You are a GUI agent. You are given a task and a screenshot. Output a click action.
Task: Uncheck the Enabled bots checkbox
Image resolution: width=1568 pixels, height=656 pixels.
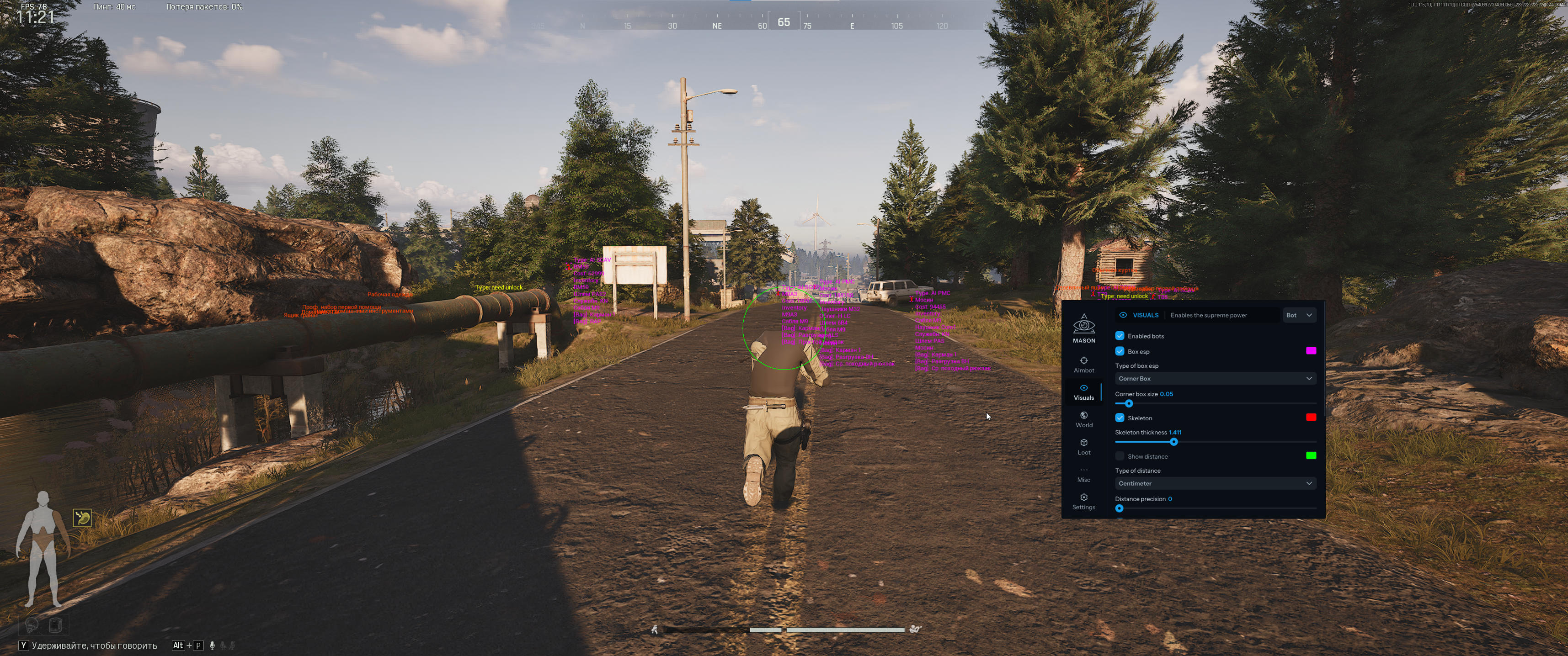[x=1120, y=336]
